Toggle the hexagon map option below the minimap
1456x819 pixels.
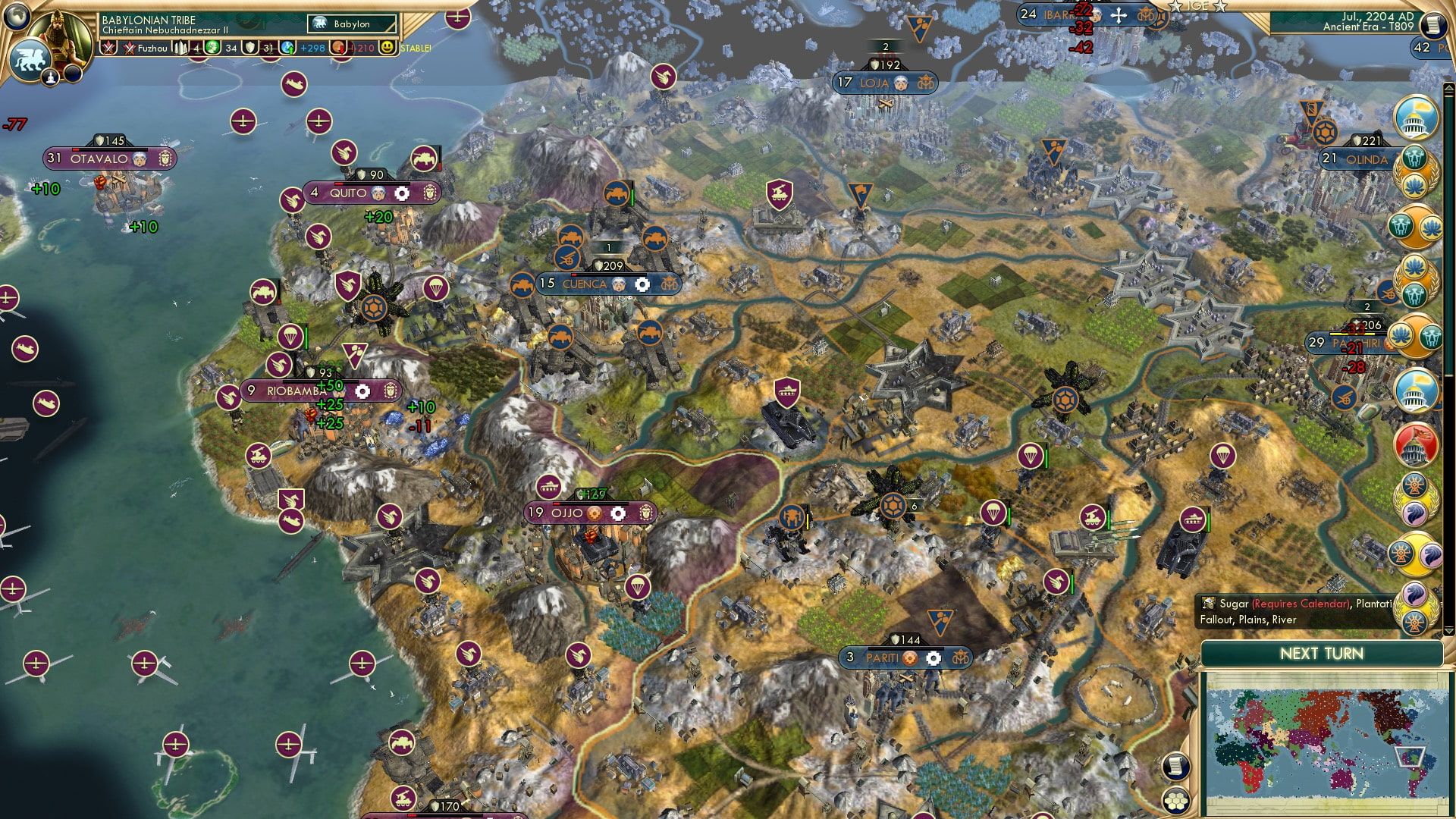pos(1177,801)
